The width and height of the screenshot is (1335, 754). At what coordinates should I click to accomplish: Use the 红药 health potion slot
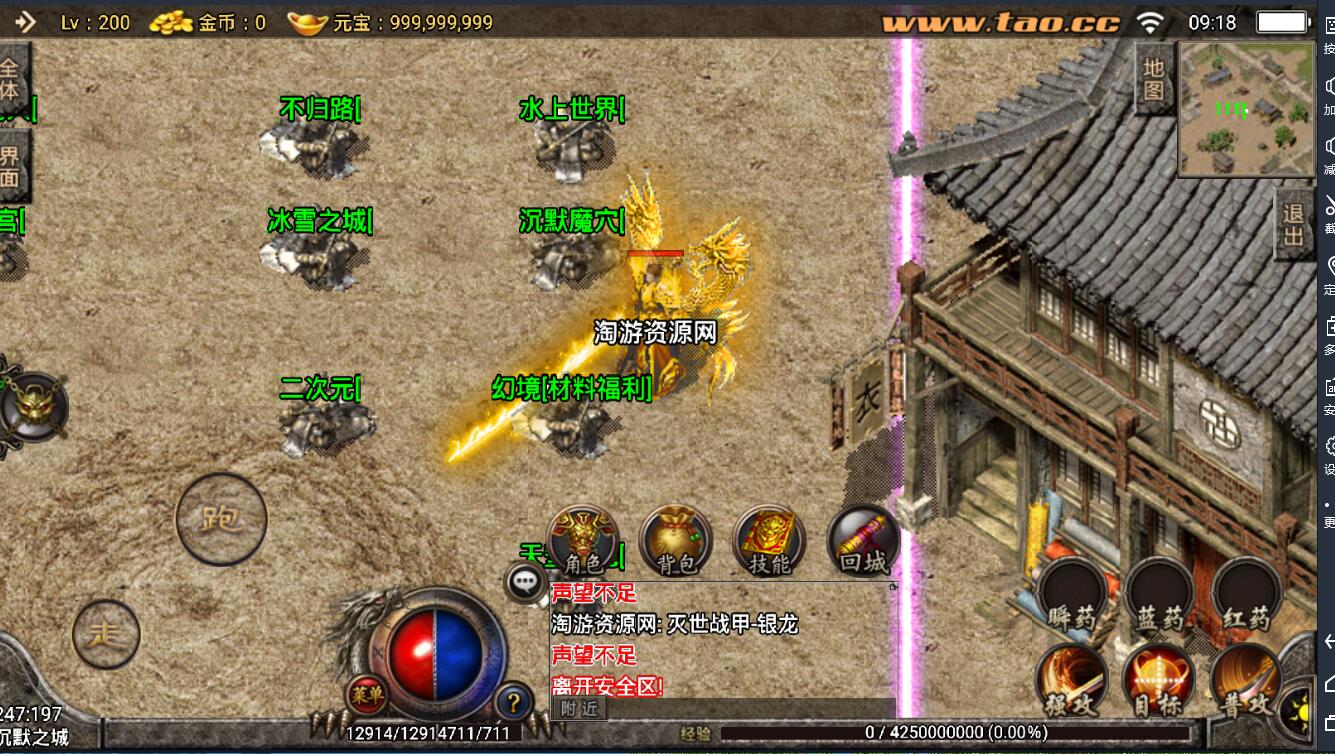(1247, 594)
